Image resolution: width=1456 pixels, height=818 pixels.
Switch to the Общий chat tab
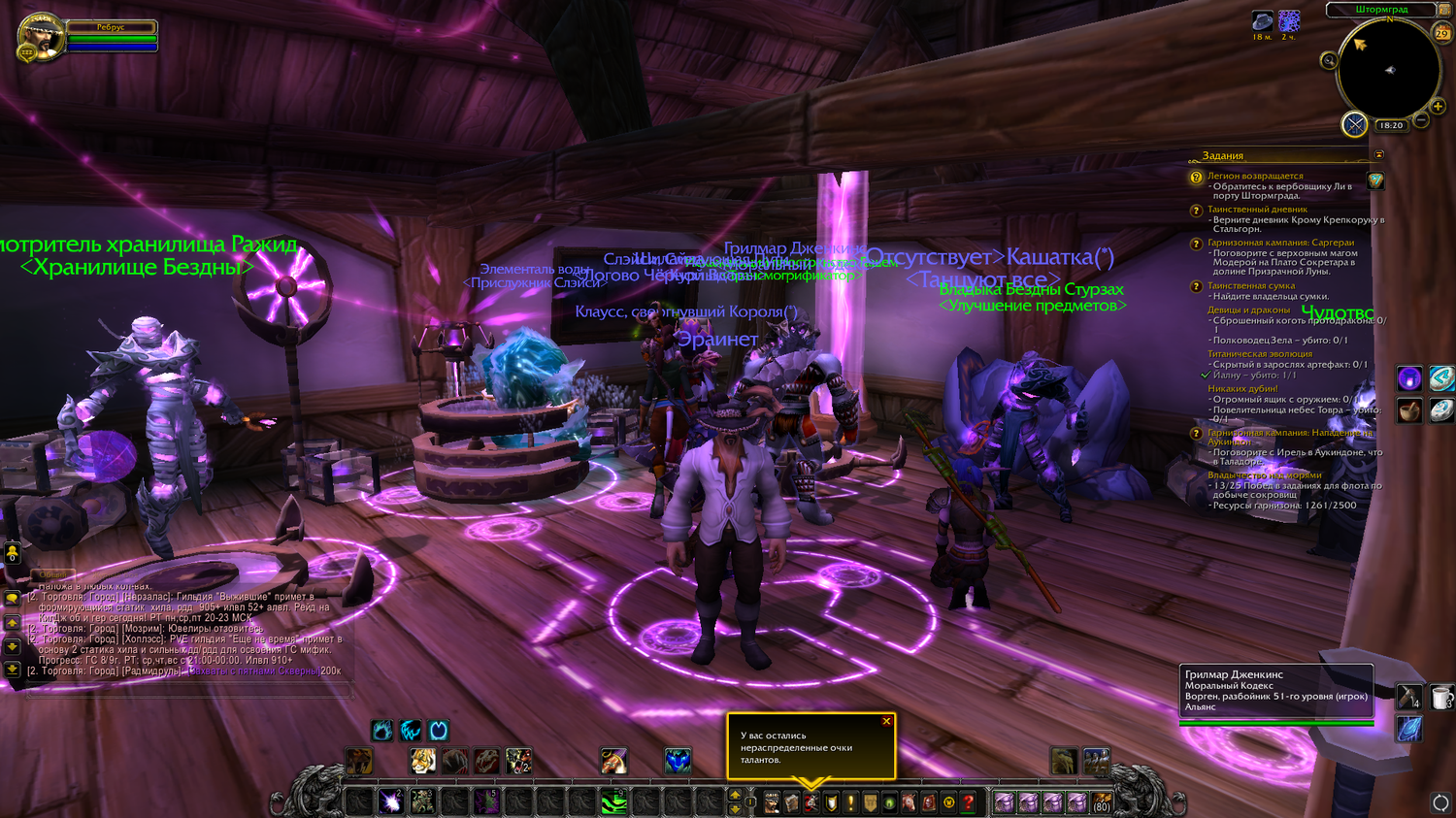click(52, 574)
